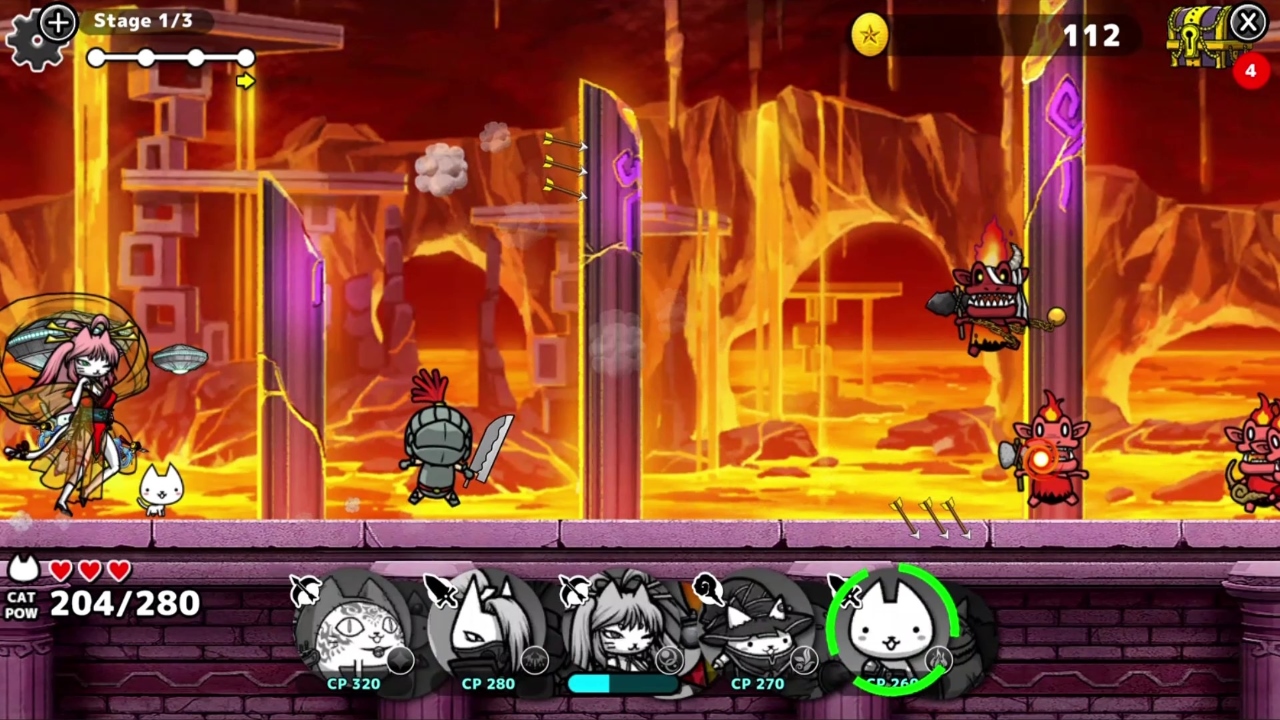The width and height of the screenshot is (1280, 720).
Task: Tap the red notification badge showing 4
Action: coord(1250,71)
